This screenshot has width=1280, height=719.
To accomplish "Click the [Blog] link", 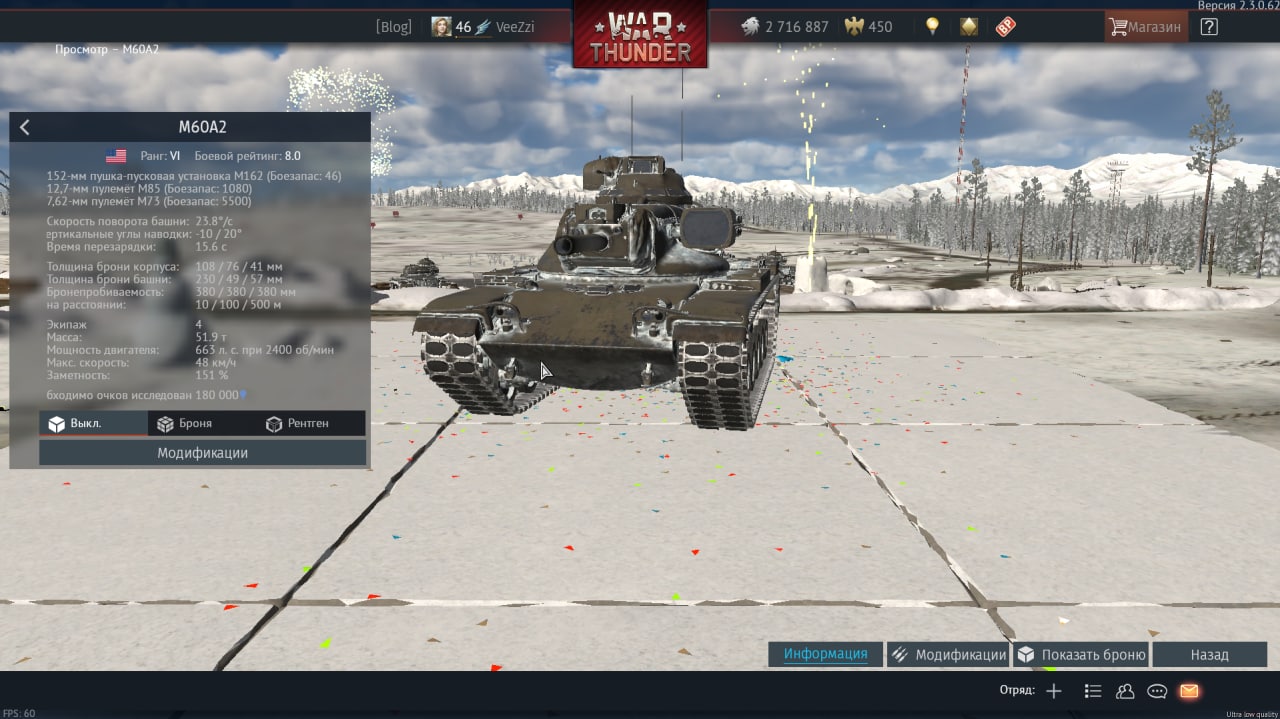I will pyautogui.click(x=394, y=27).
